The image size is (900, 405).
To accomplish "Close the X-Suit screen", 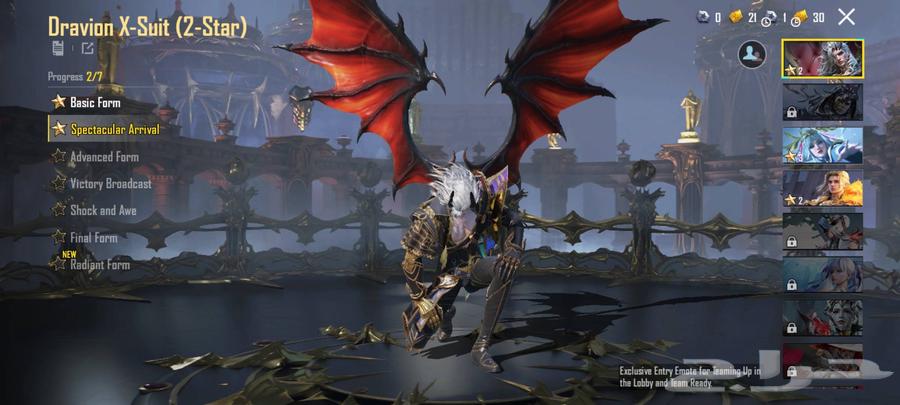I will coord(846,17).
